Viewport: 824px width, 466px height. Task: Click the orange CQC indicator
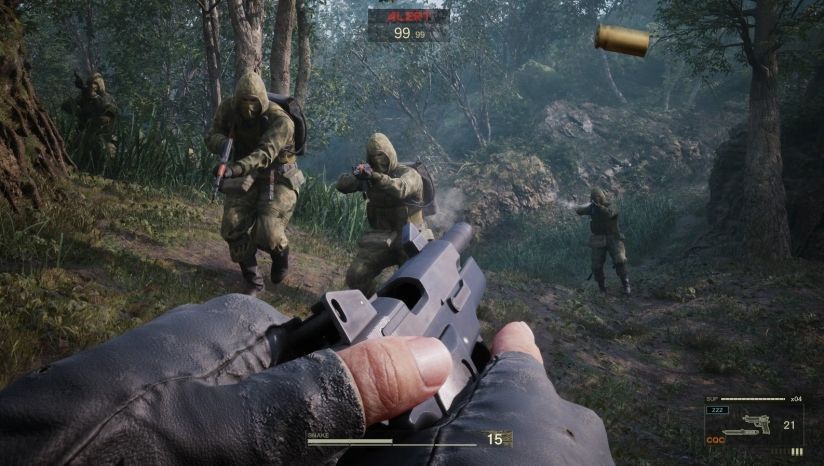[x=715, y=439]
